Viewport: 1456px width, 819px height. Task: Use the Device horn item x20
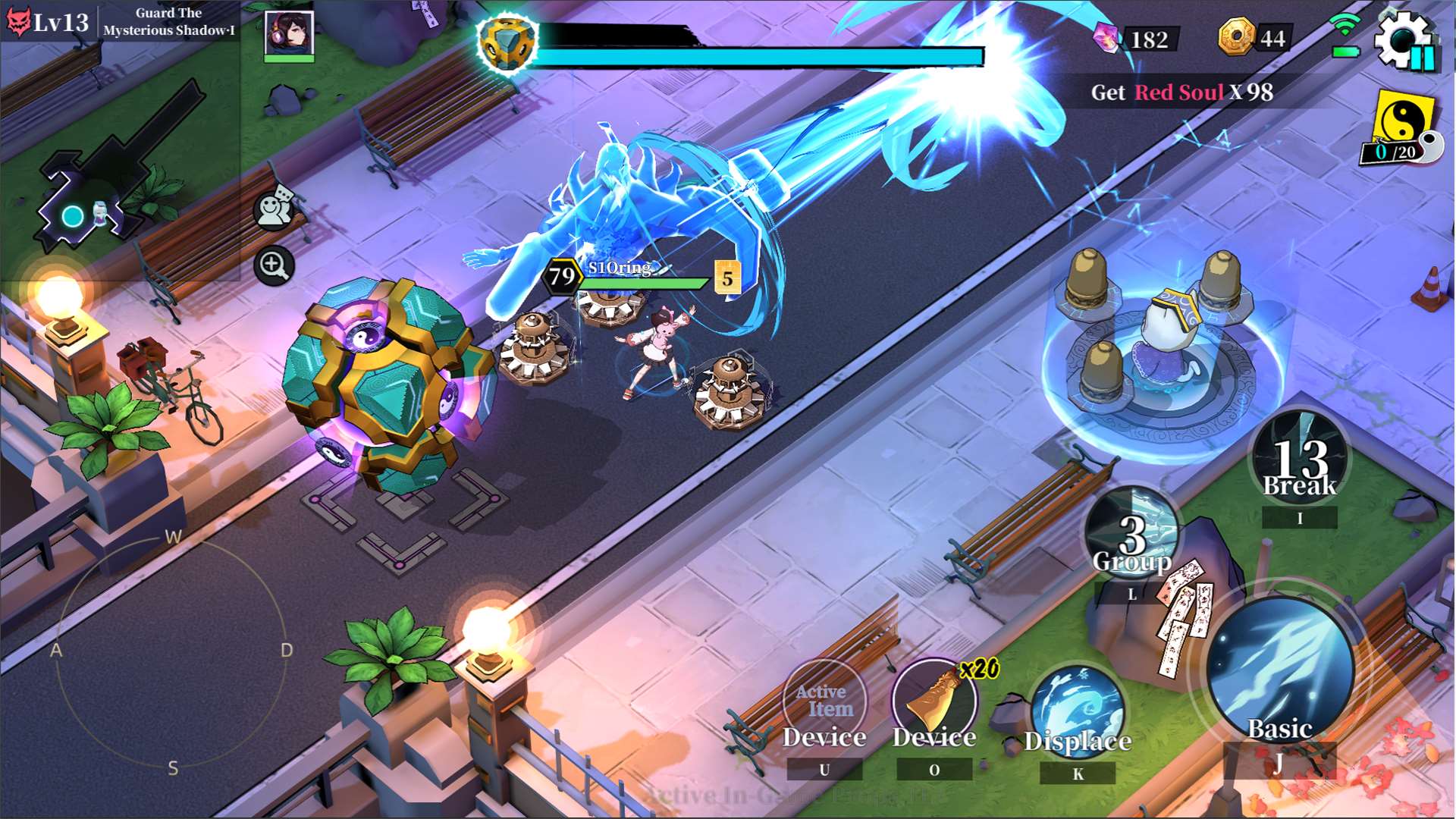point(935,701)
